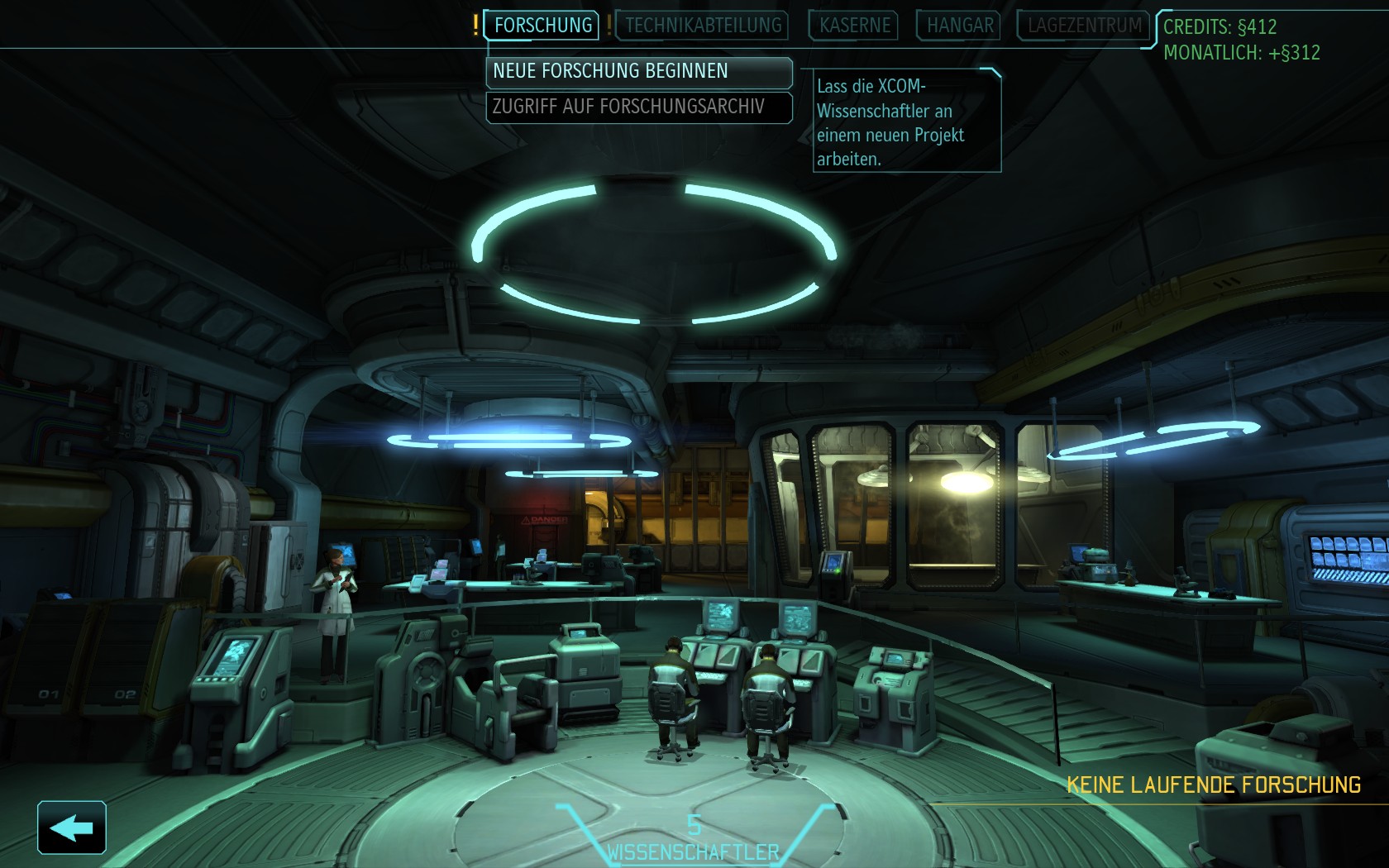Show the Lagezentrum tab
Viewport: 1389px width, 868px height.
click(1084, 26)
